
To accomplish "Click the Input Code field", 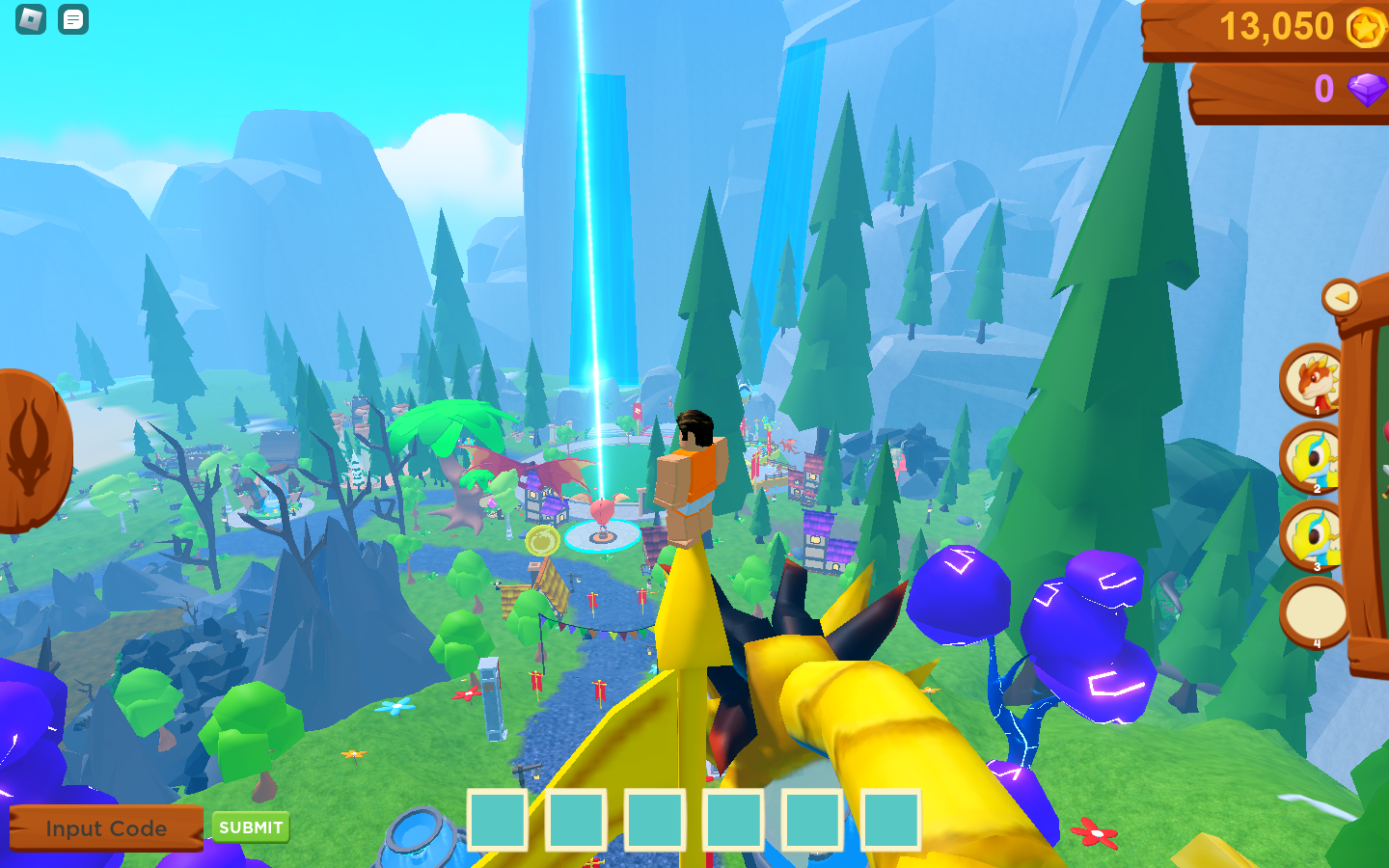I will (106, 828).
